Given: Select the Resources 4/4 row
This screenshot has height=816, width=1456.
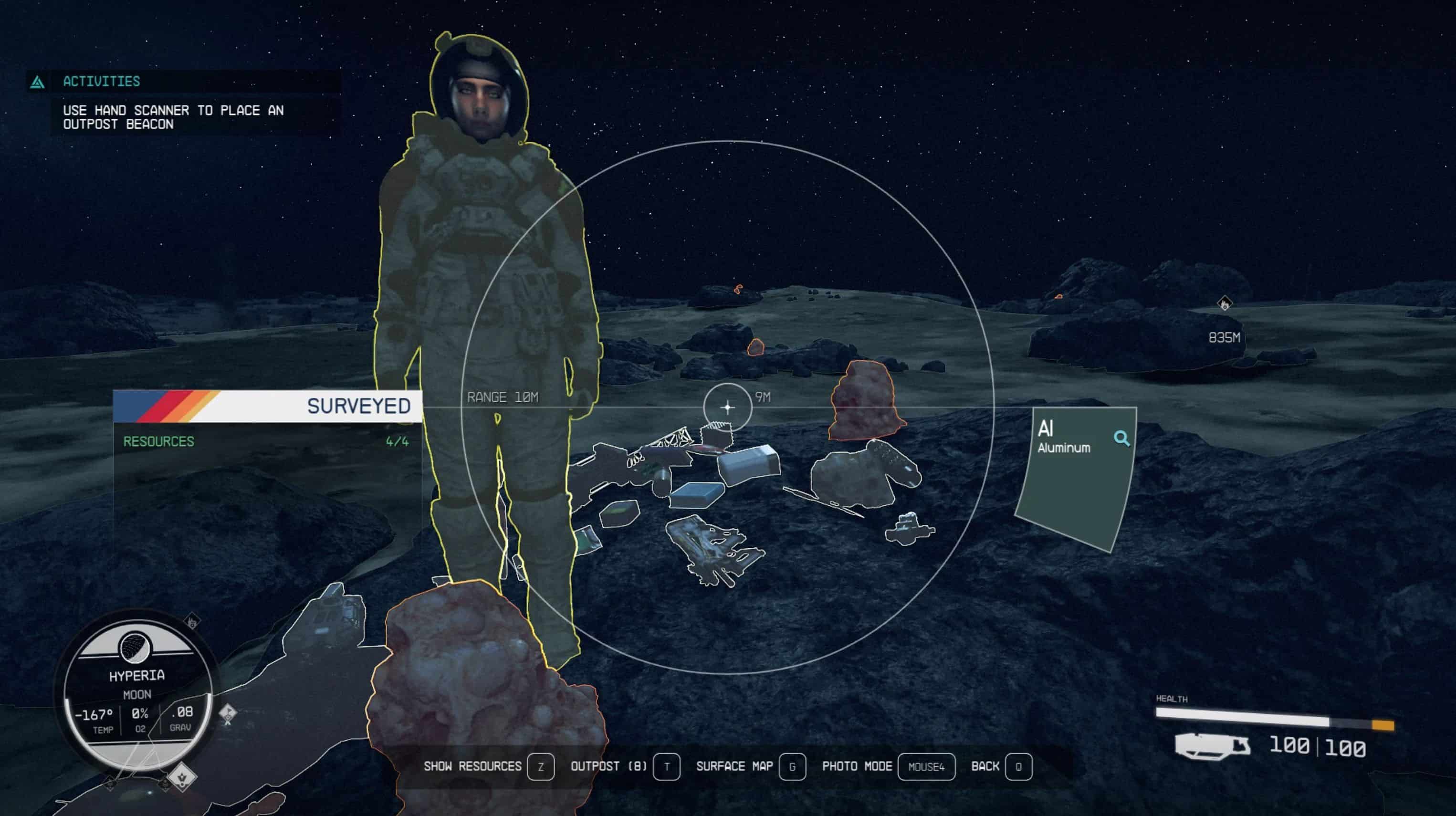Looking at the screenshot, I should tap(266, 441).
